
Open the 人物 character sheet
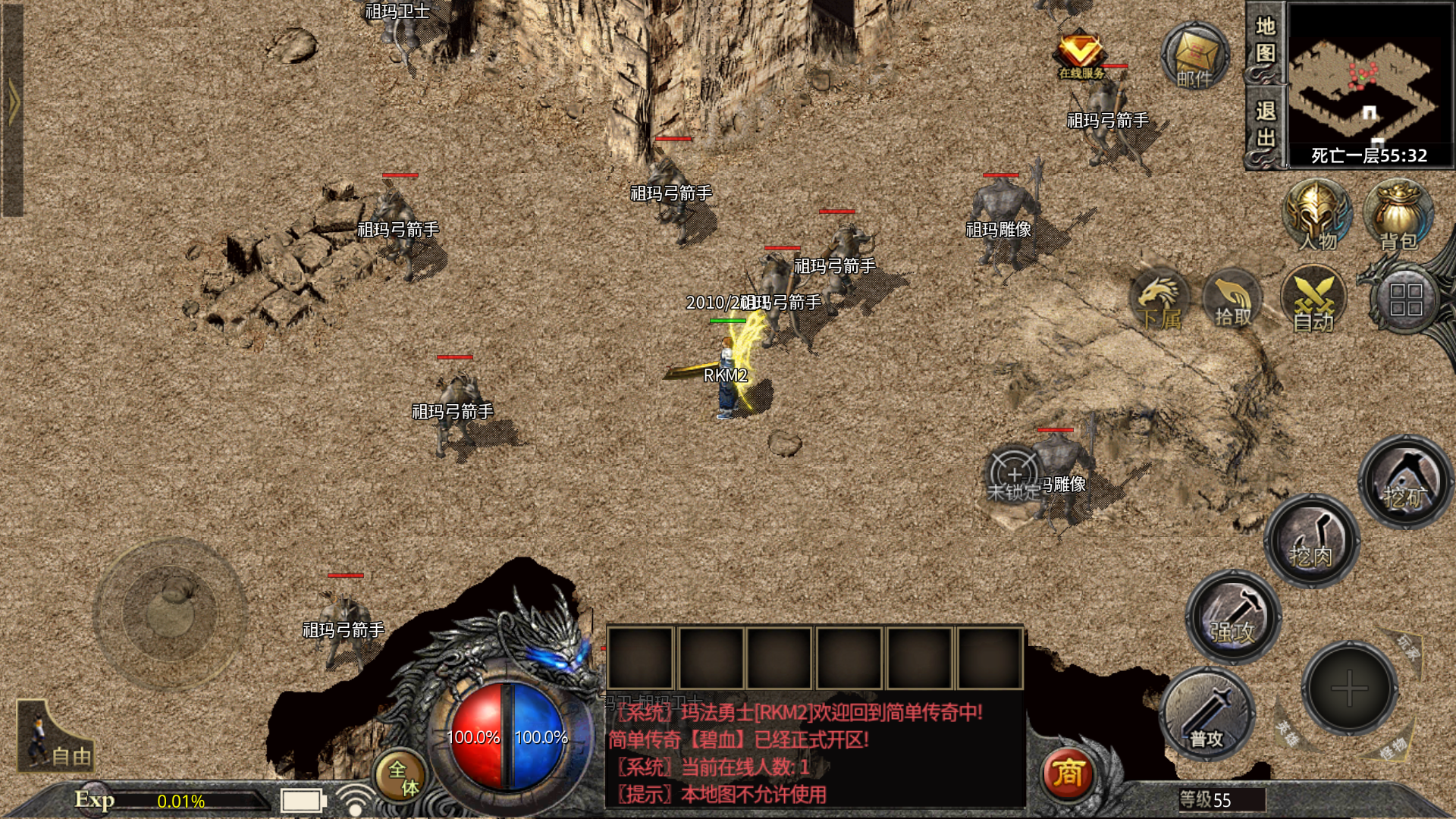pos(1317,216)
